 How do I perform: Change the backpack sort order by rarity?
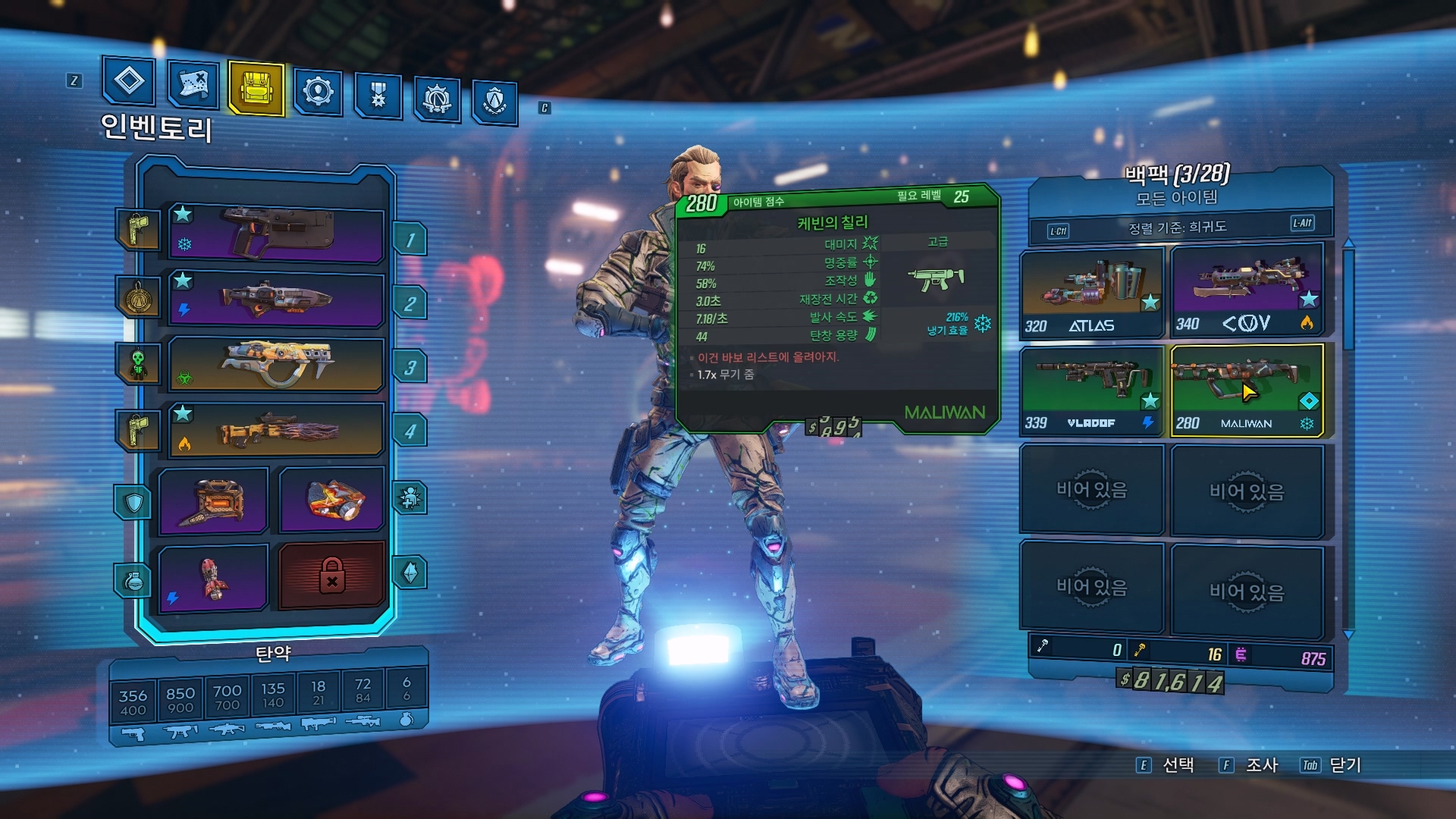coord(1178,227)
